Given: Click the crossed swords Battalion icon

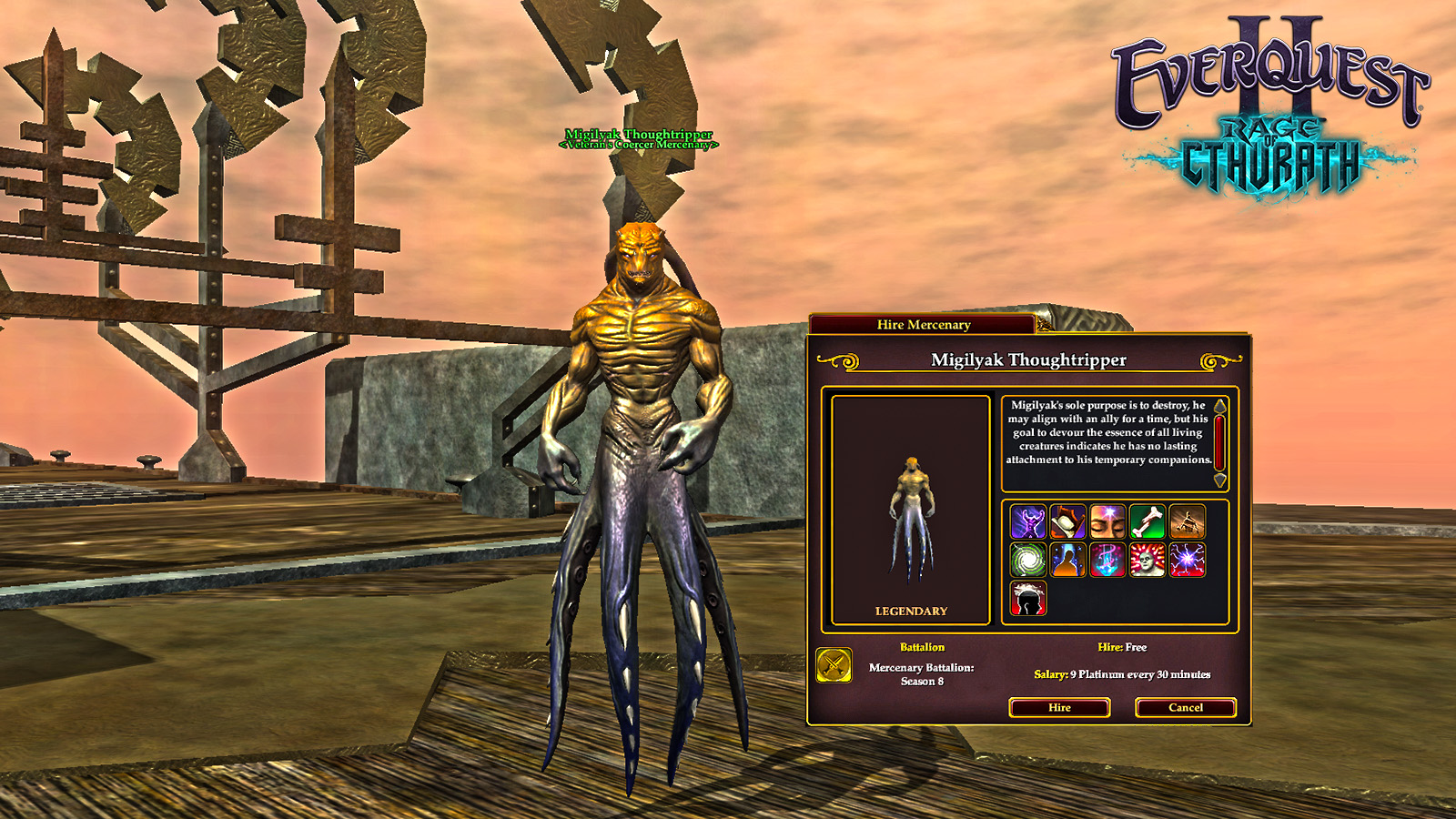Looking at the screenshot, I should (834, 665).
